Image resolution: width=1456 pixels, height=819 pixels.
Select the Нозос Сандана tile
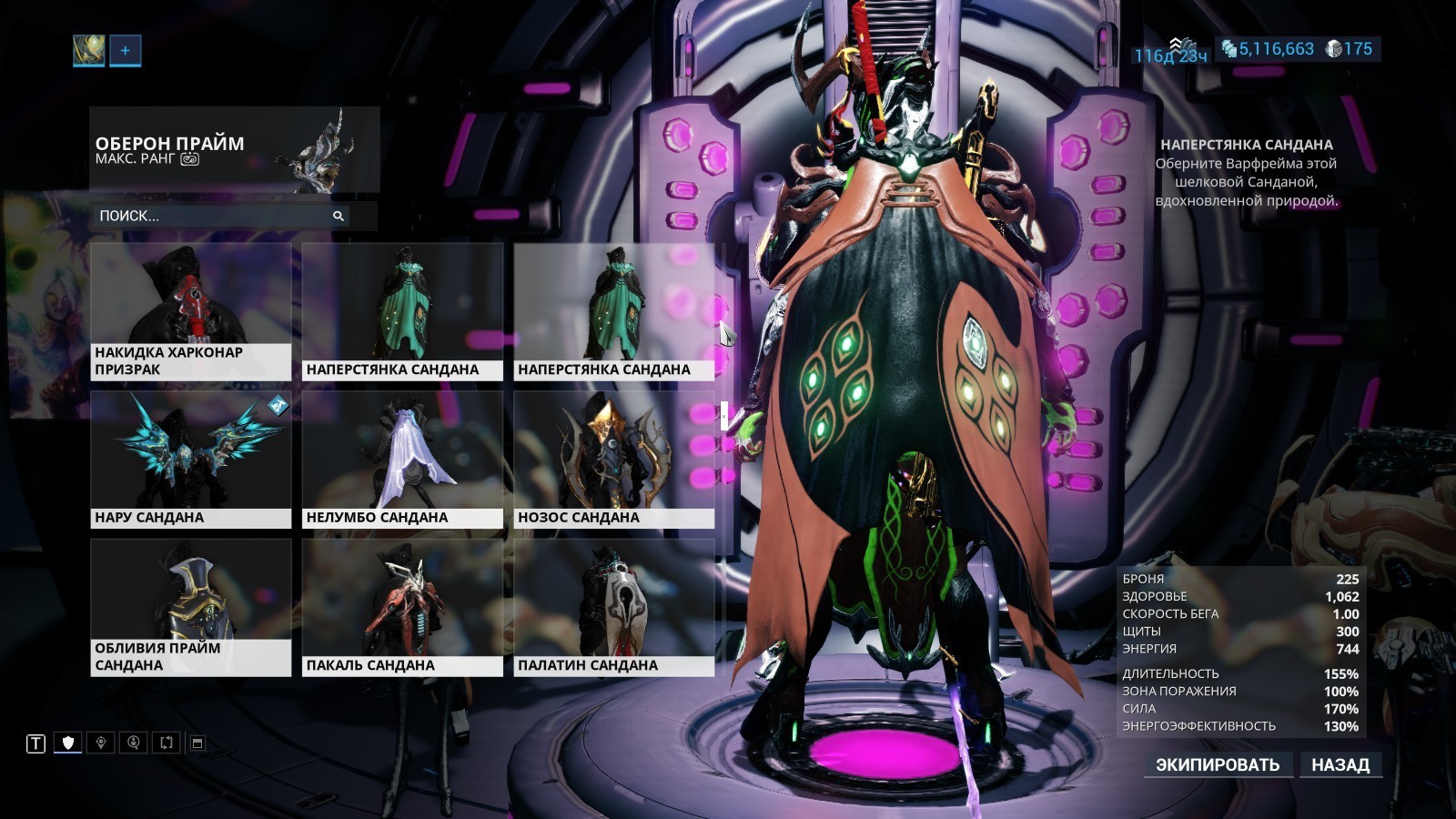pos(613,460)
